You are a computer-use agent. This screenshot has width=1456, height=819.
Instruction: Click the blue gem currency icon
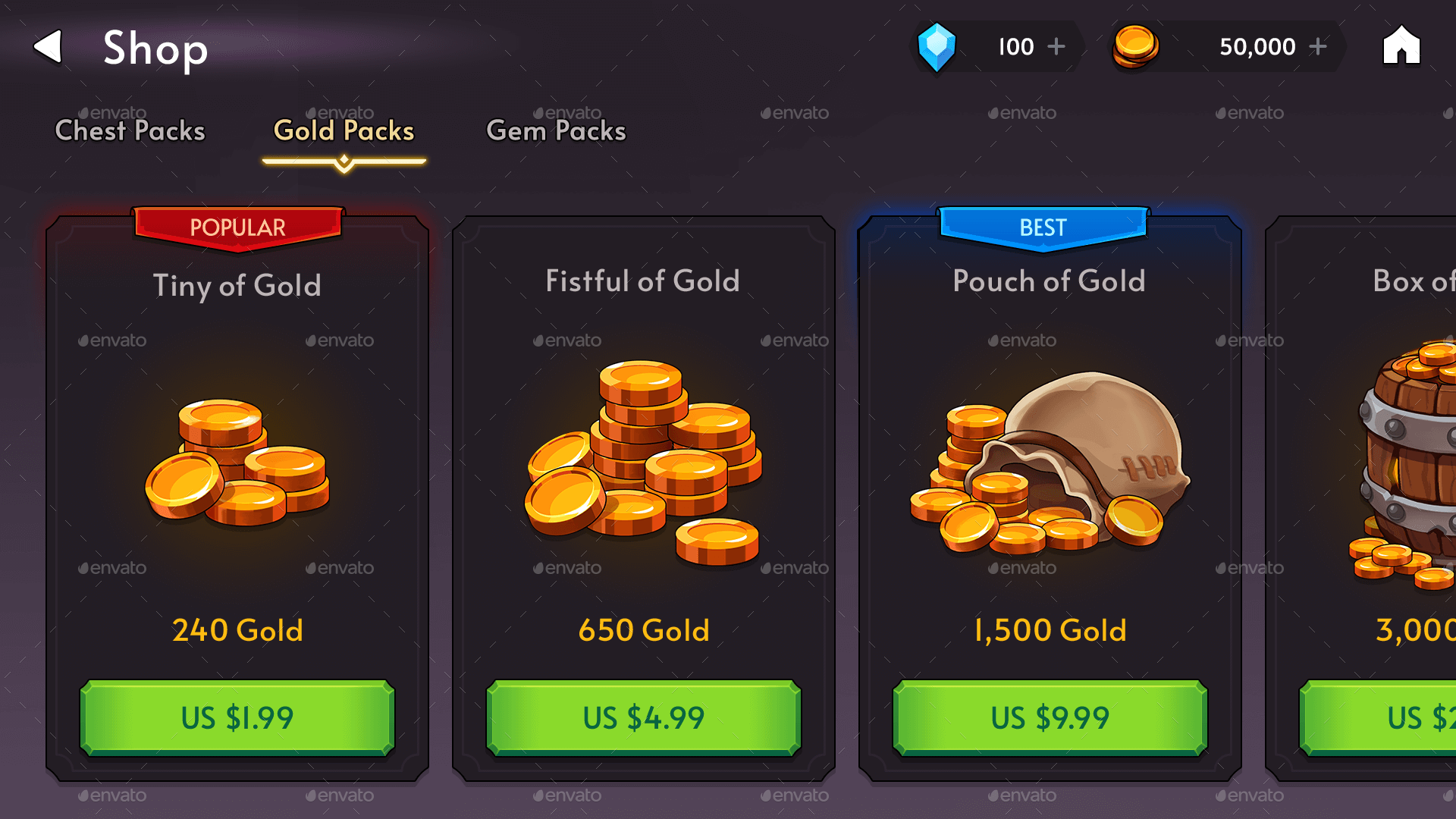tap(937, 45)
